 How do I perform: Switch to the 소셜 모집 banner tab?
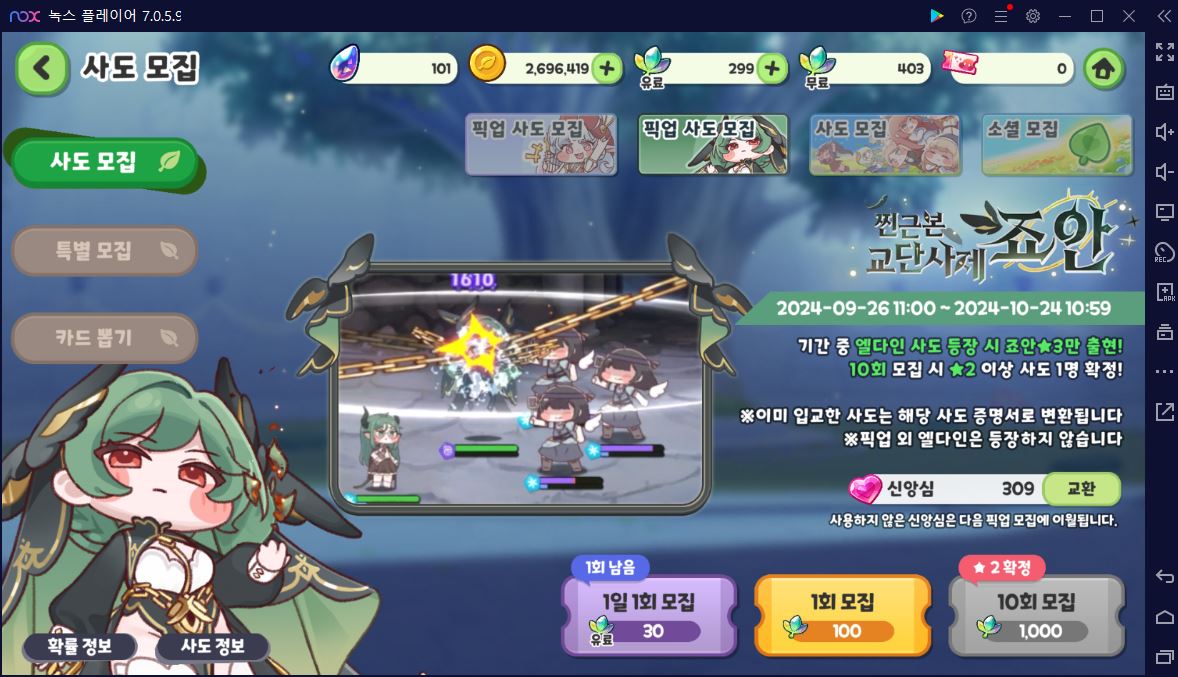[x=1057, y=145]
